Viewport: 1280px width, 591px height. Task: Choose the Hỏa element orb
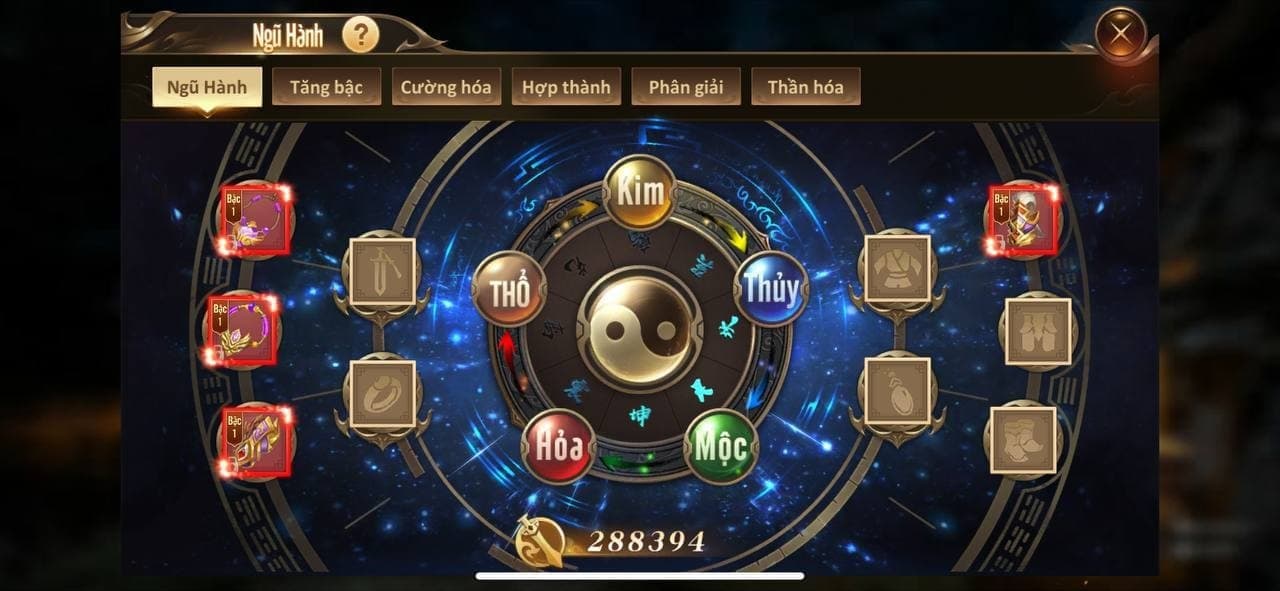tap(558, 446)
